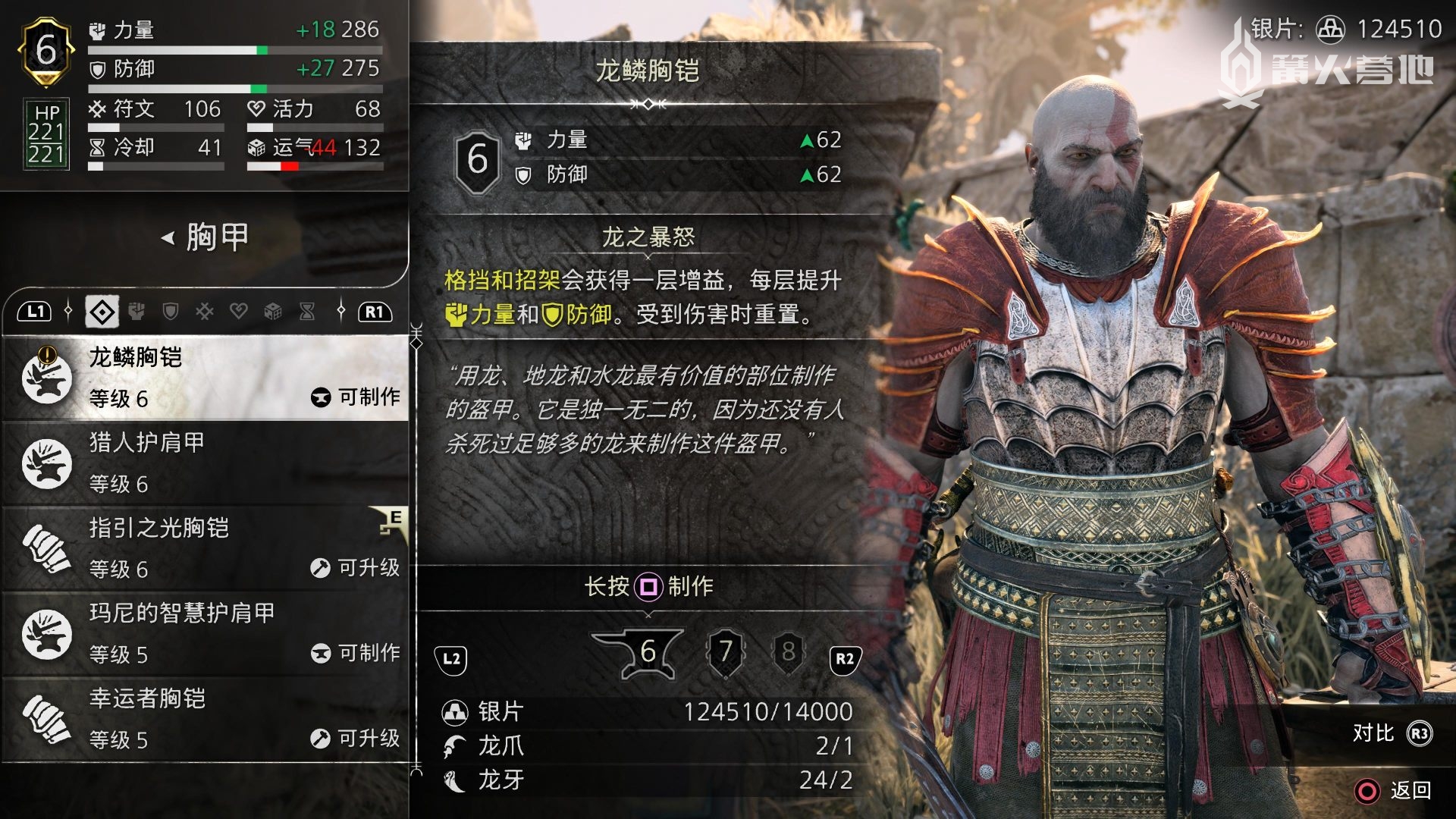Screen dimensions: 1456x819
Task: Filter armor by runic icon
Action: tap(205, 312)
